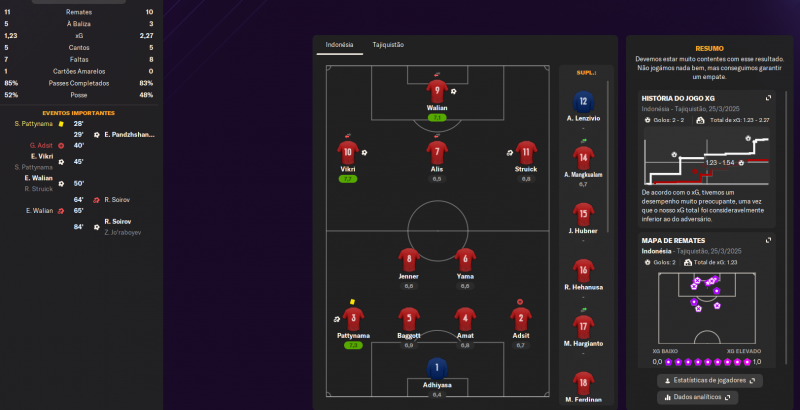Expand the Mapa de Remates panel
Image resolution: width=800 pixels, height=410 pixels.
pyautogui.click(x=768, y=241)
